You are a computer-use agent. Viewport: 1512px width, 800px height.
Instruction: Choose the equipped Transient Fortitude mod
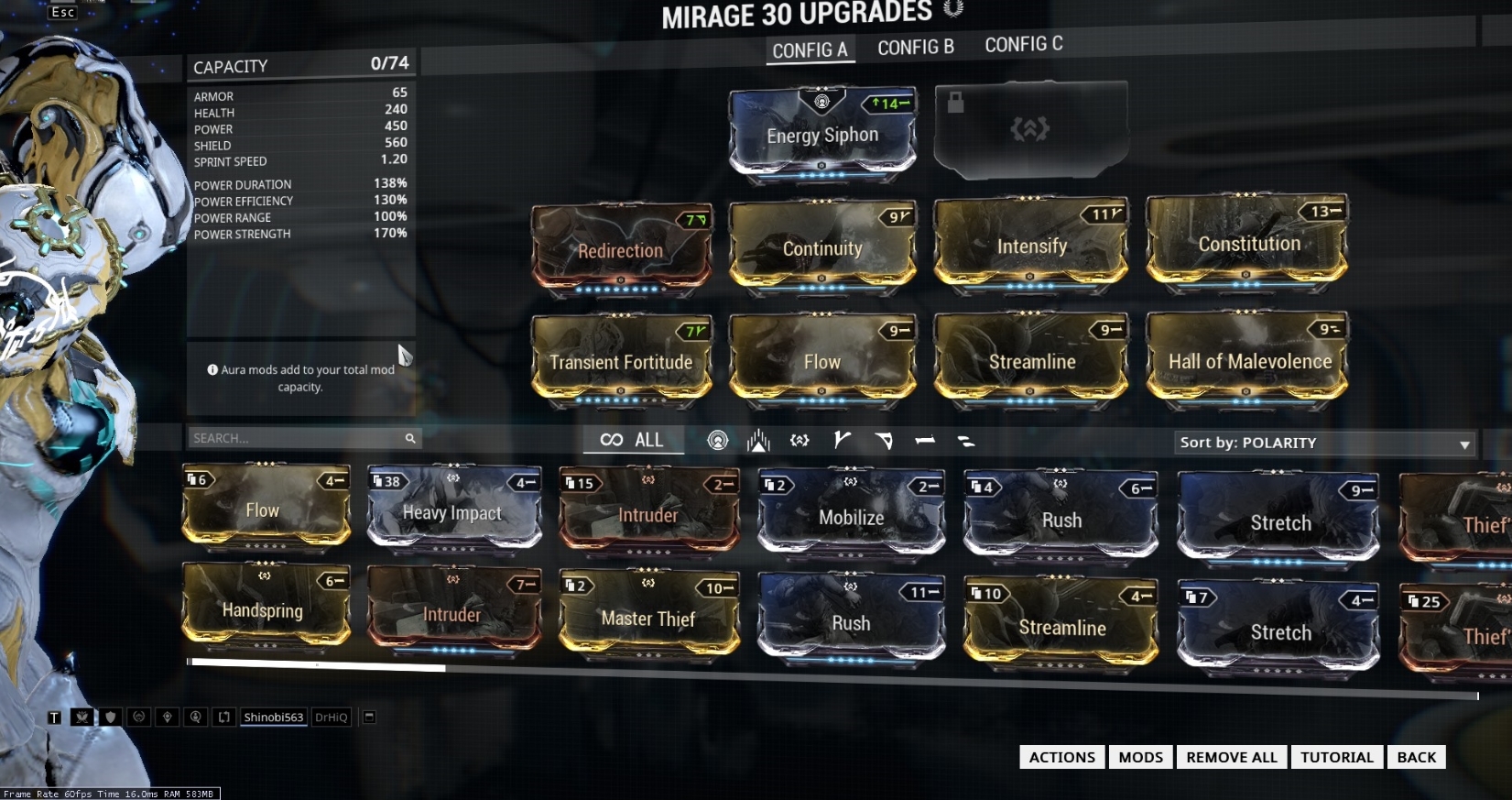[x=621, y=361]
